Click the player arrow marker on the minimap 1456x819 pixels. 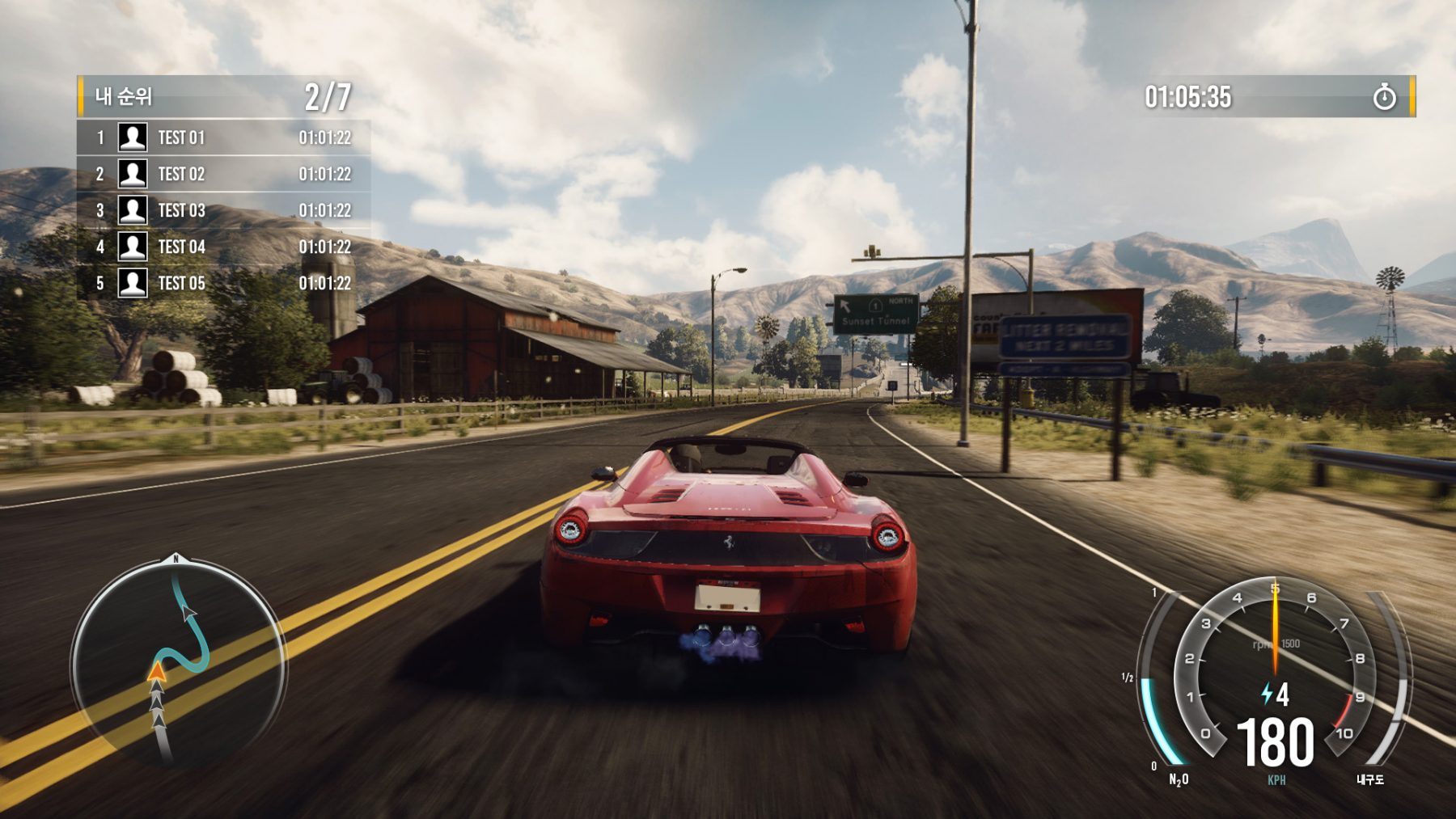(156, 671)
